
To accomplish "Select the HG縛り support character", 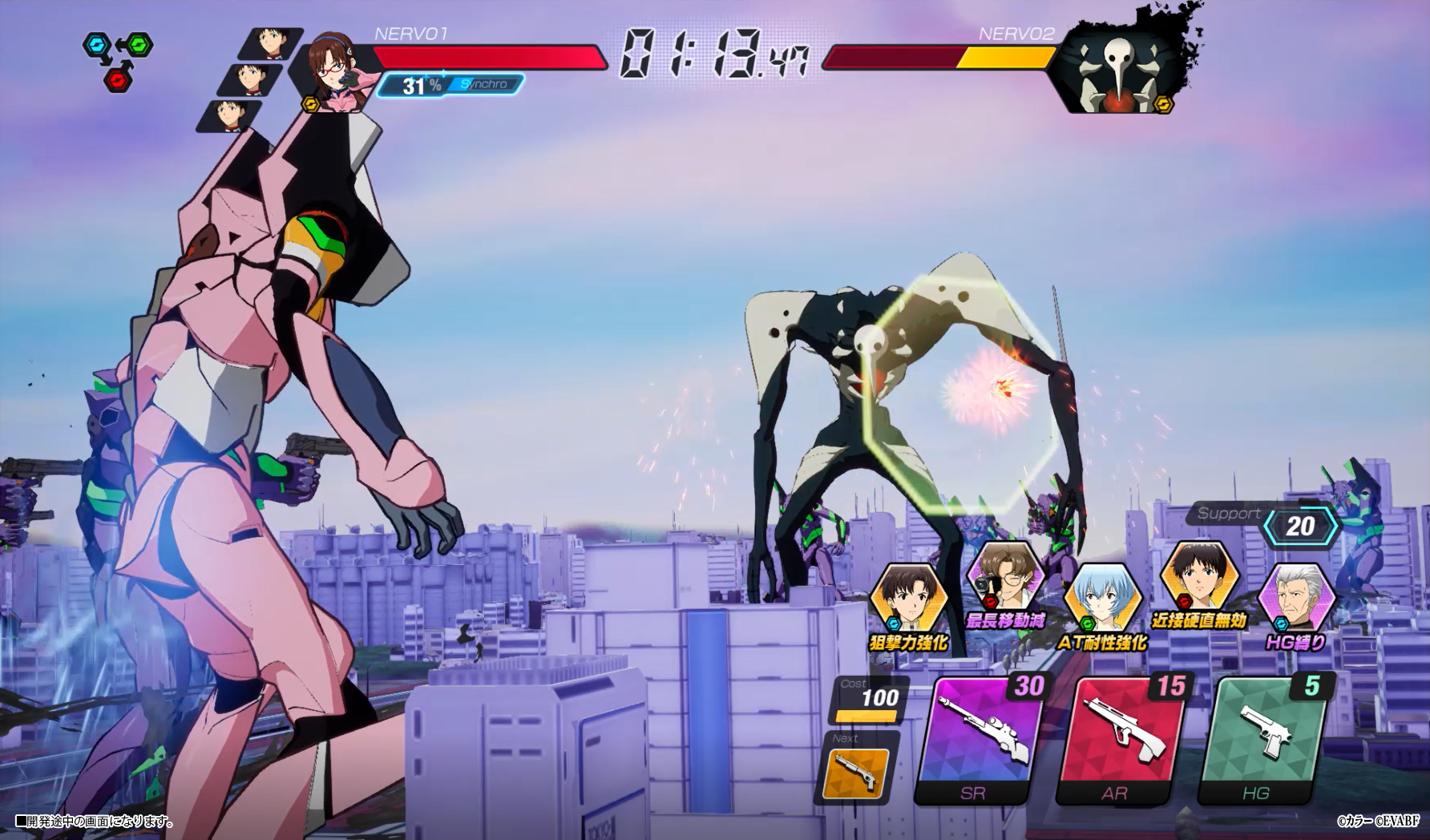I will tap(1296, 600).
